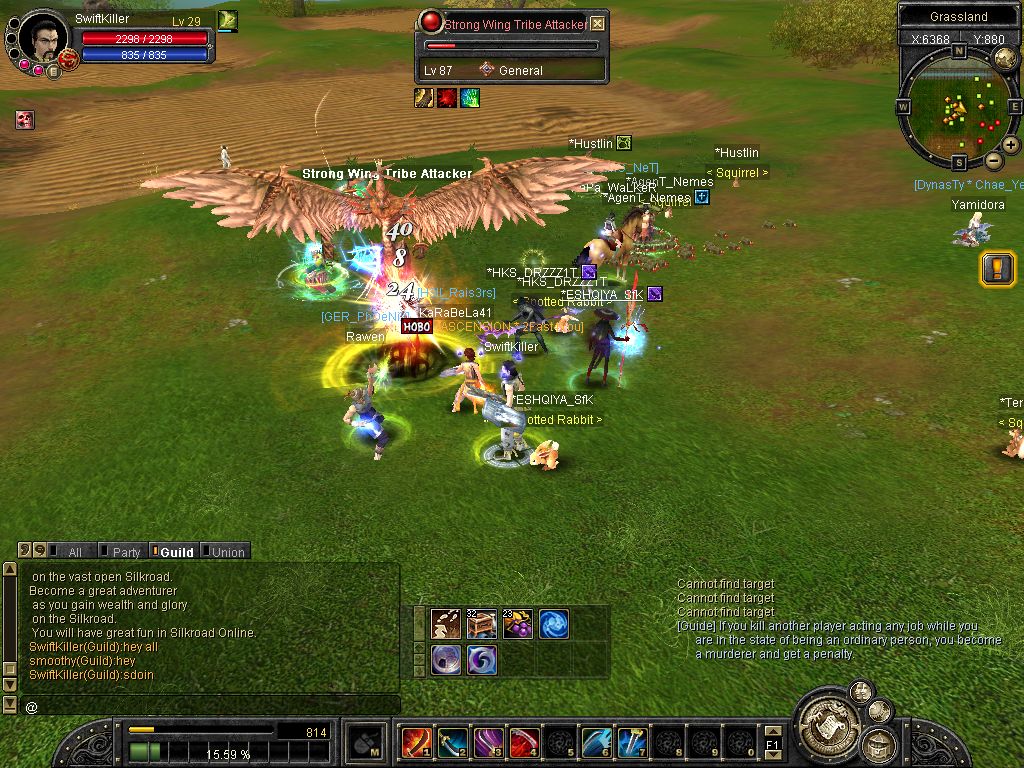Cast the red blade skill in slot 4
Screen dimensions: 1024x768
click(x=524, y=742)
